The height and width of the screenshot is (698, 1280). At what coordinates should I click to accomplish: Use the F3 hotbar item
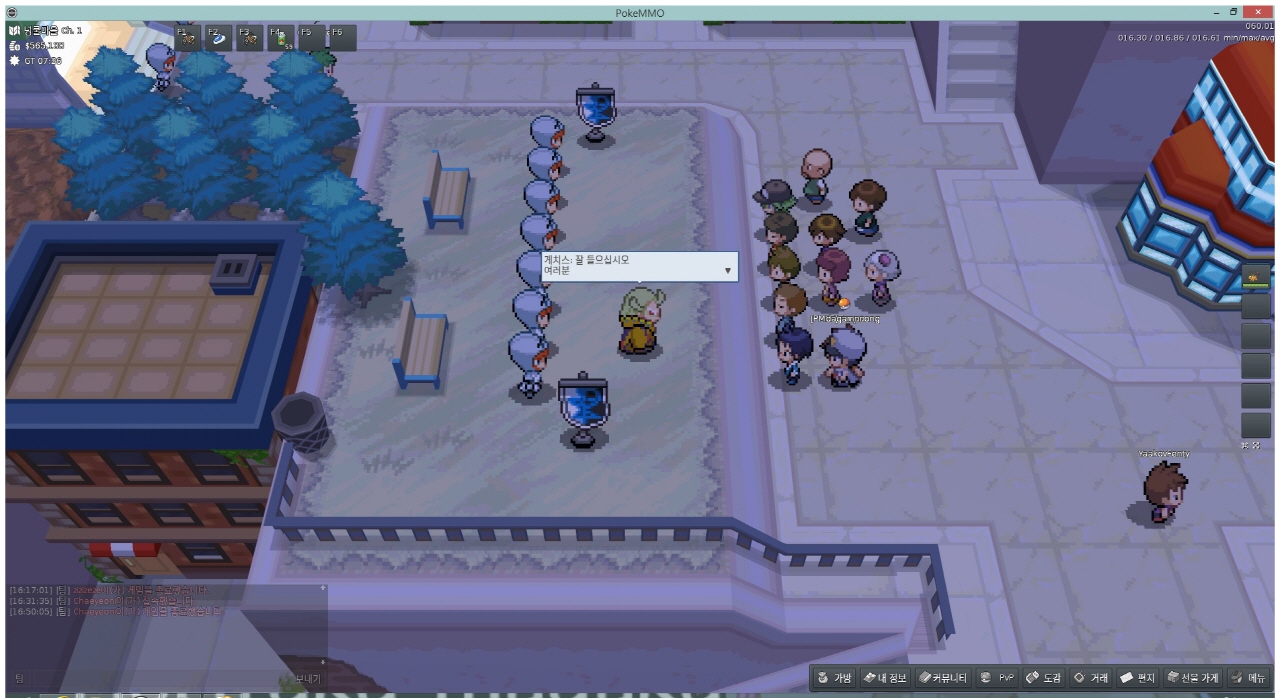(249, 38)
